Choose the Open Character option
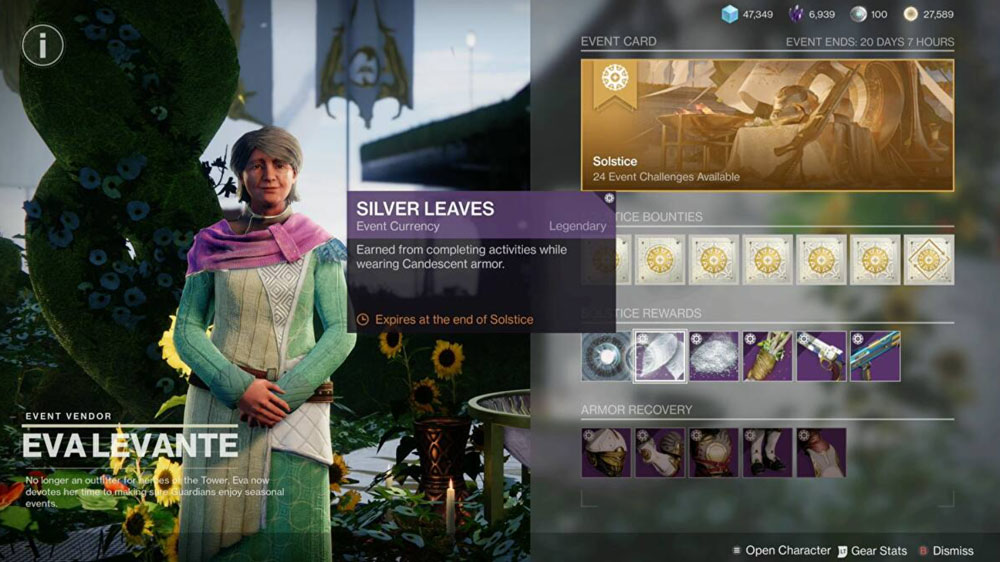 tap(781, 550)
